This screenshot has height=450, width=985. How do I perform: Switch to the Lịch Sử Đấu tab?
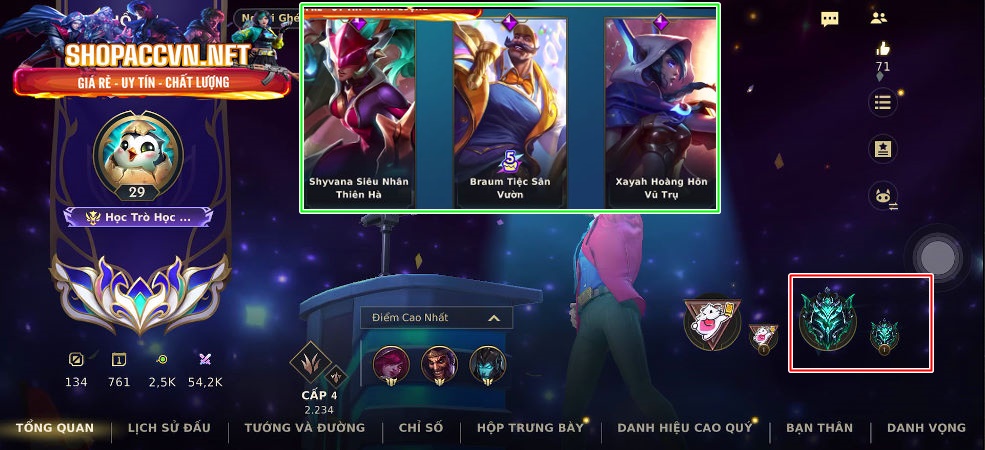click(x=169, y=428)
